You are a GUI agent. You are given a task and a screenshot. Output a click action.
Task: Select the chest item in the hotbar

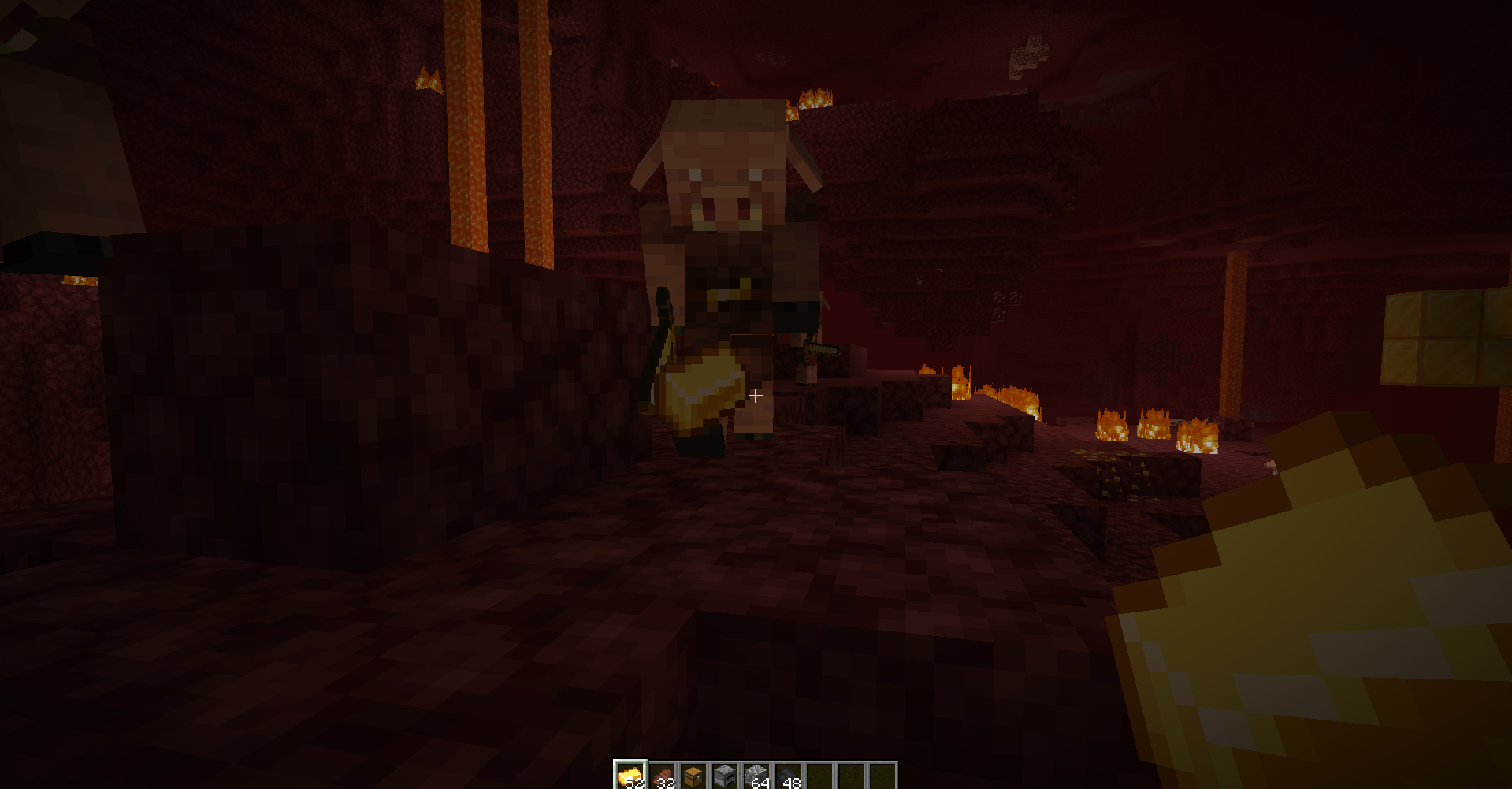696,776
